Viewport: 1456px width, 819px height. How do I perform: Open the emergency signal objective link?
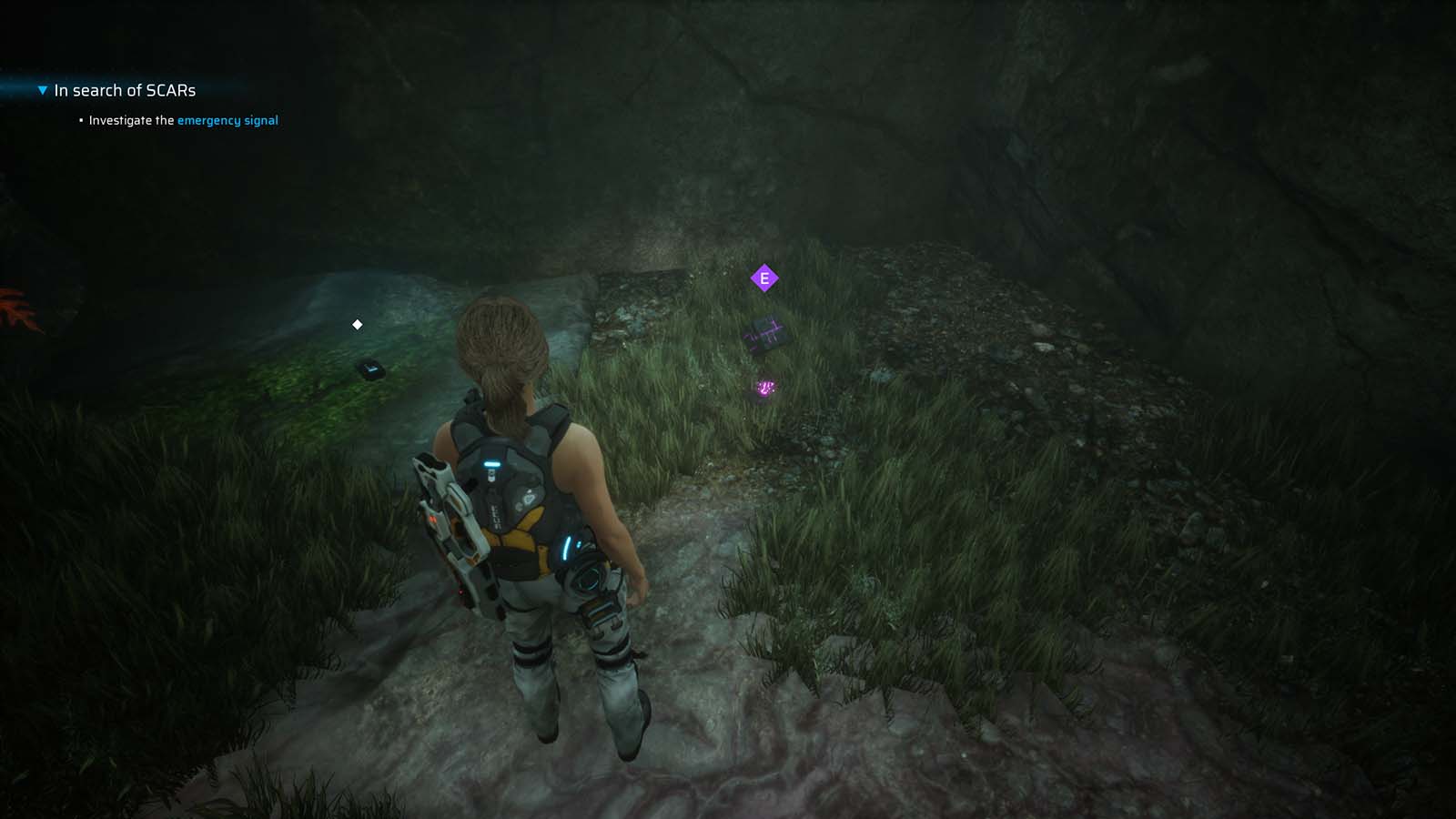[x=227, y=120]
